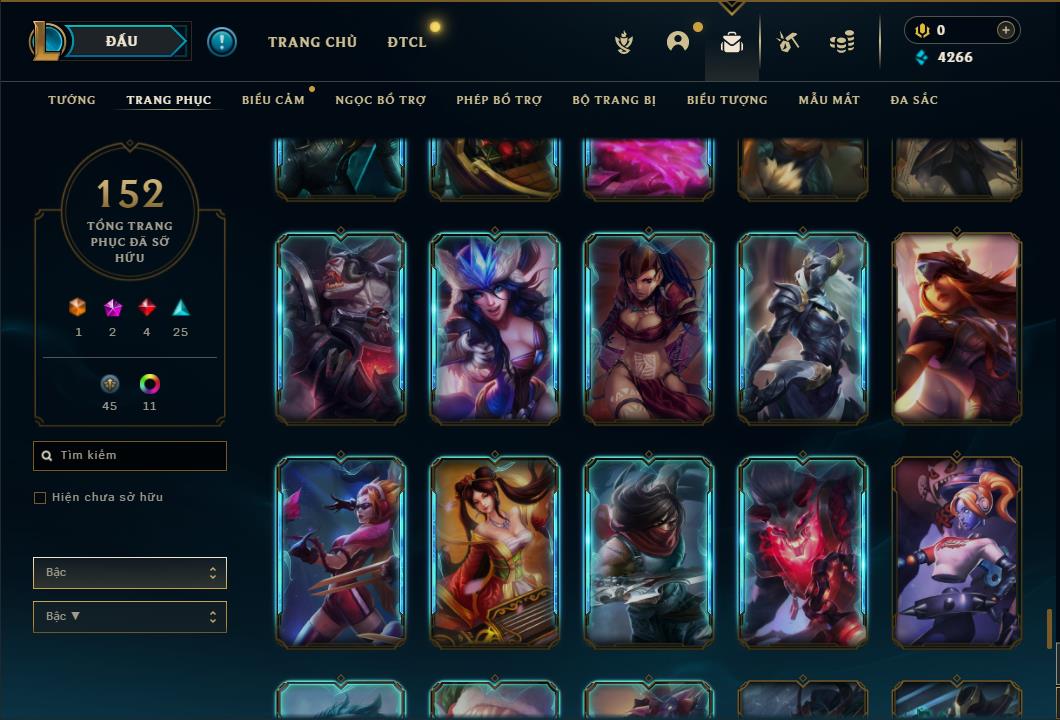Open the MẪU MẮT tab

tap(829, 100)
